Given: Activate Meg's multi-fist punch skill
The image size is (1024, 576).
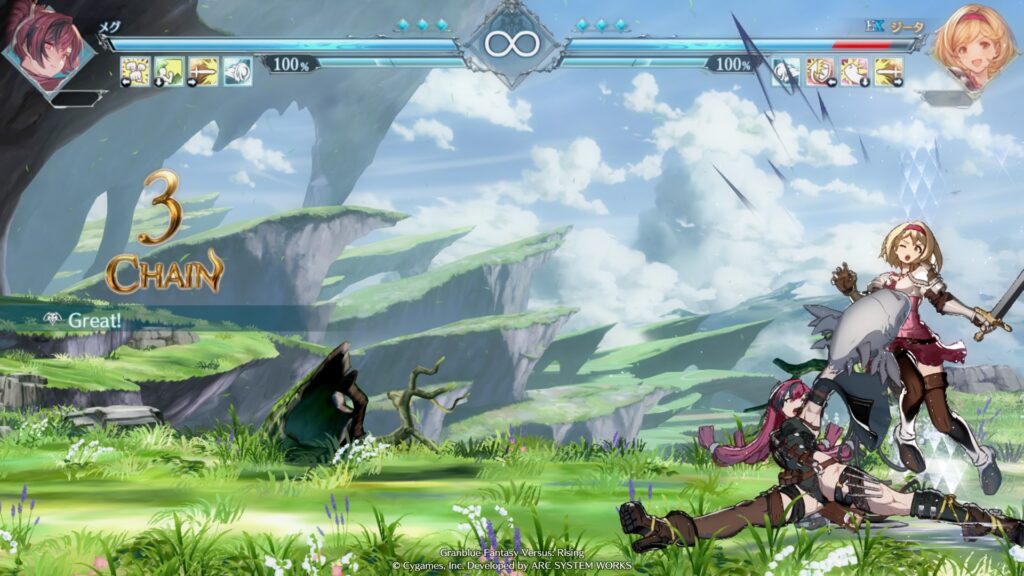Looking at the screenshot, I should click(x=135, y=71).
